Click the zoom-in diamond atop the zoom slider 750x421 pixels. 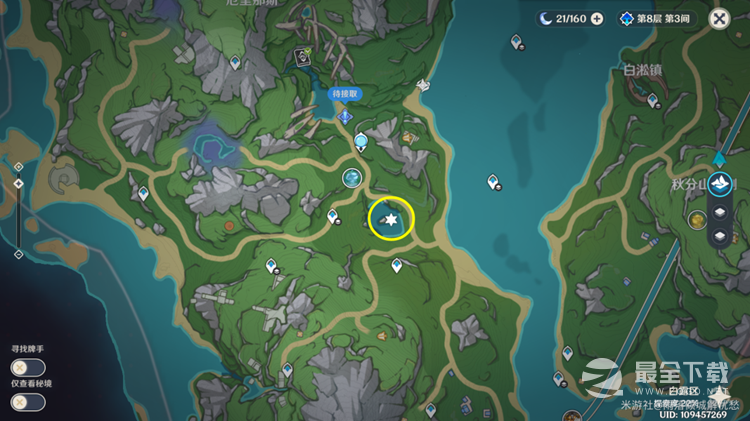(18, 165)
